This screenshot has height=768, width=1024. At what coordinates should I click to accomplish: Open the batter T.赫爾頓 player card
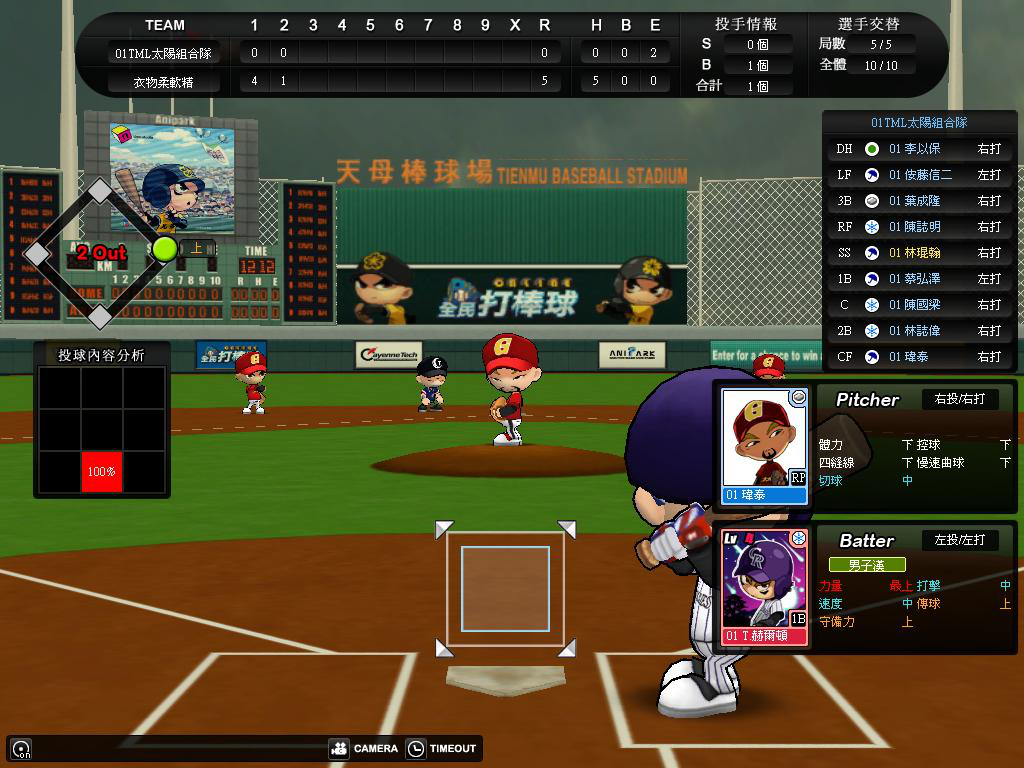(x=765, y=586)
